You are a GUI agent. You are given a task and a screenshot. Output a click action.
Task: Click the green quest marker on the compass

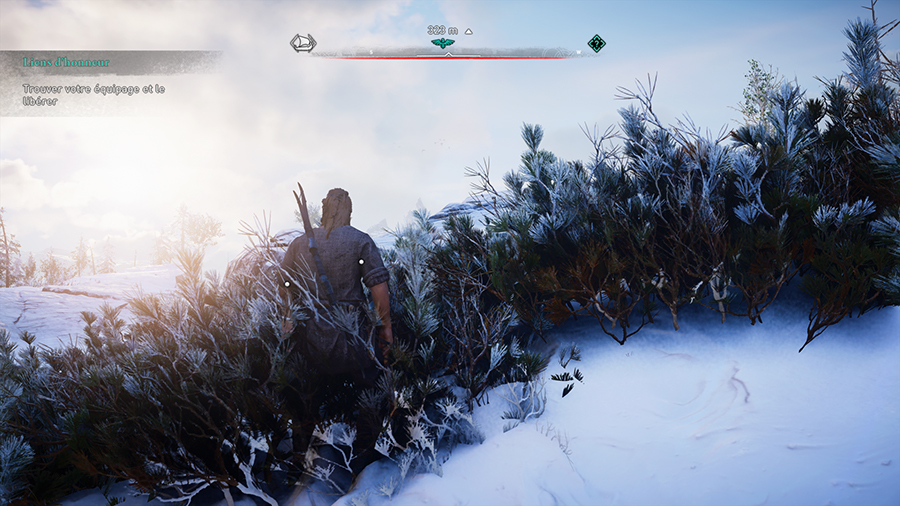442,43
